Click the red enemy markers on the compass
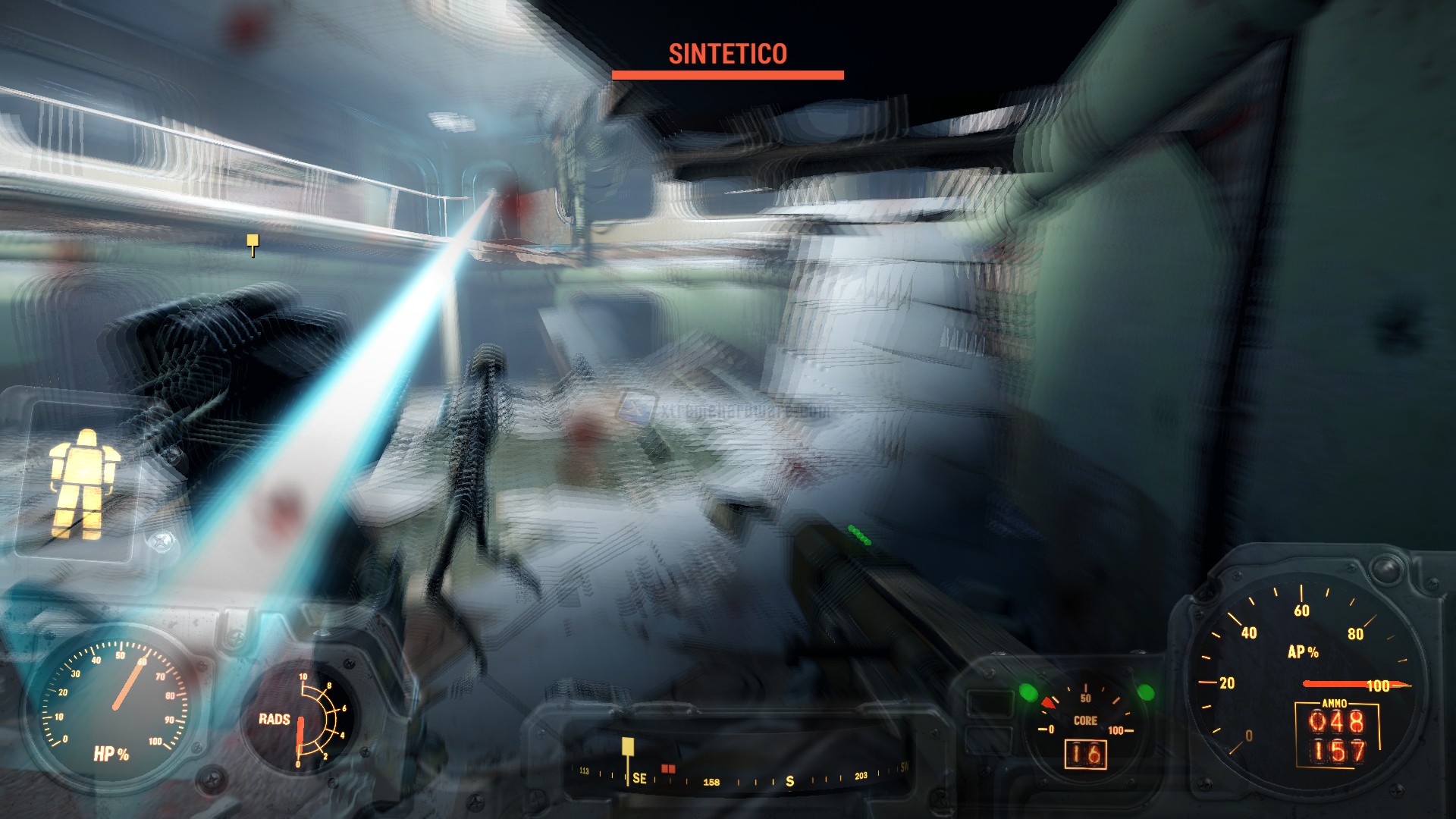Viewport: 1456px width, 819px height. click(668, 768)
